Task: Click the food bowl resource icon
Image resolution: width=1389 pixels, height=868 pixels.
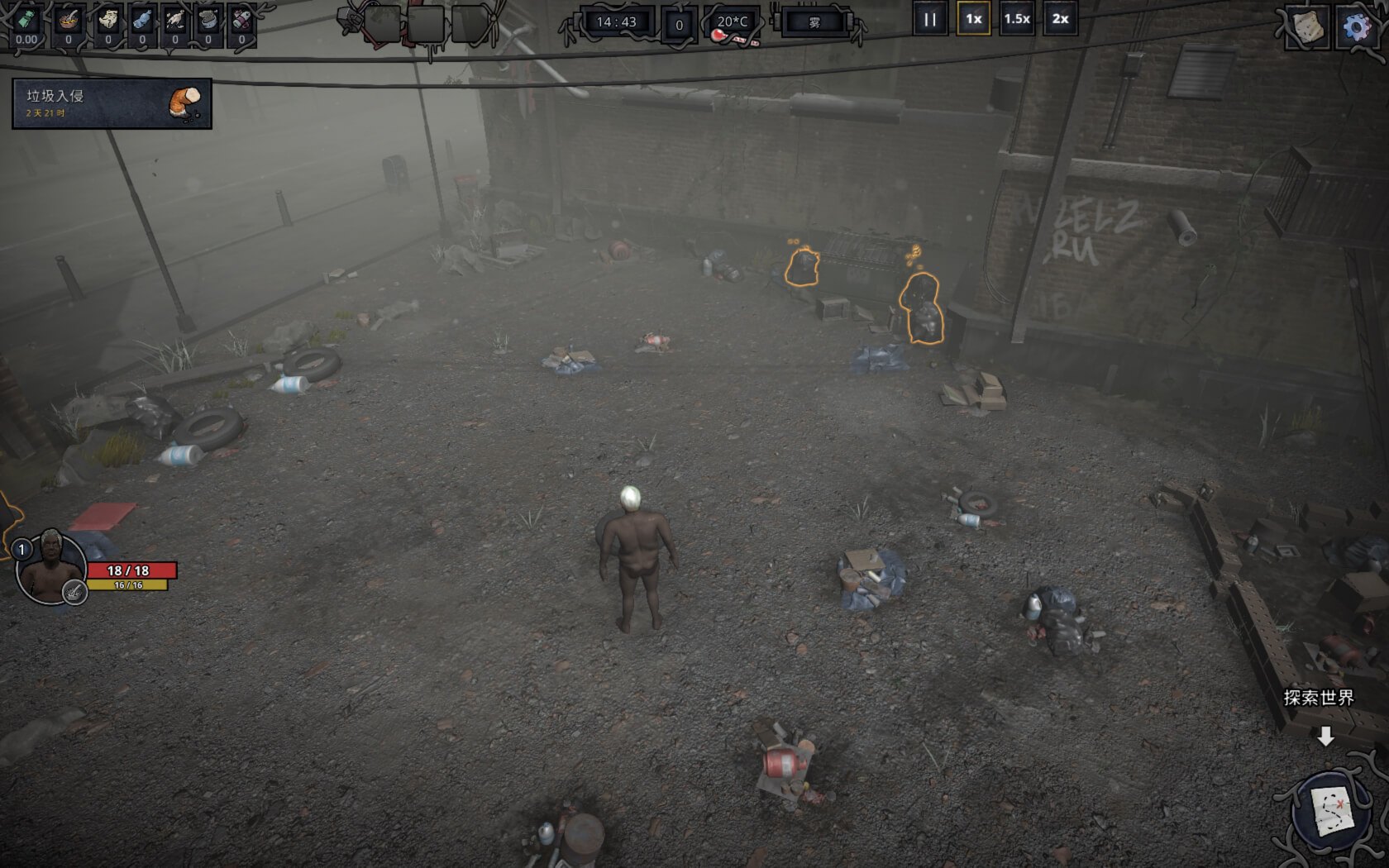Action: (69, 21)
